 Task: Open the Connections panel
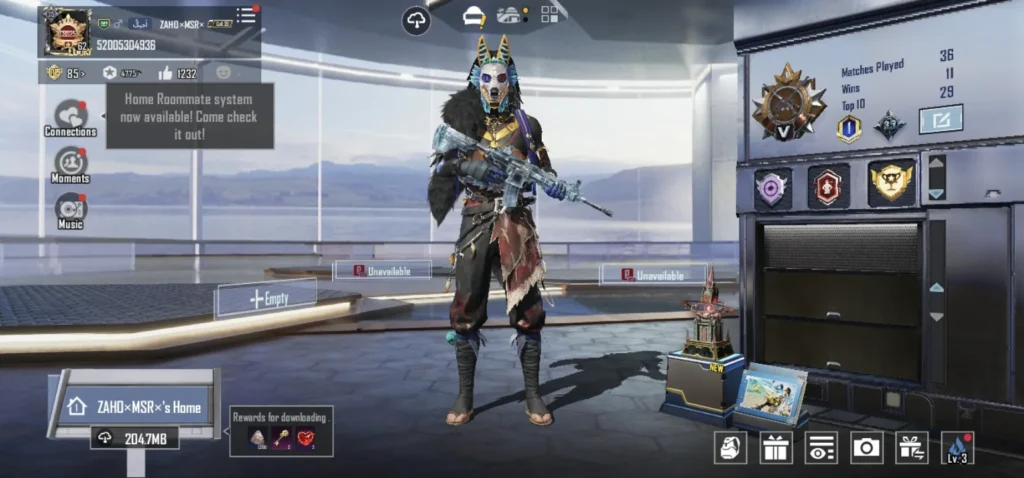pyautogui.click(x=70, y=116)
